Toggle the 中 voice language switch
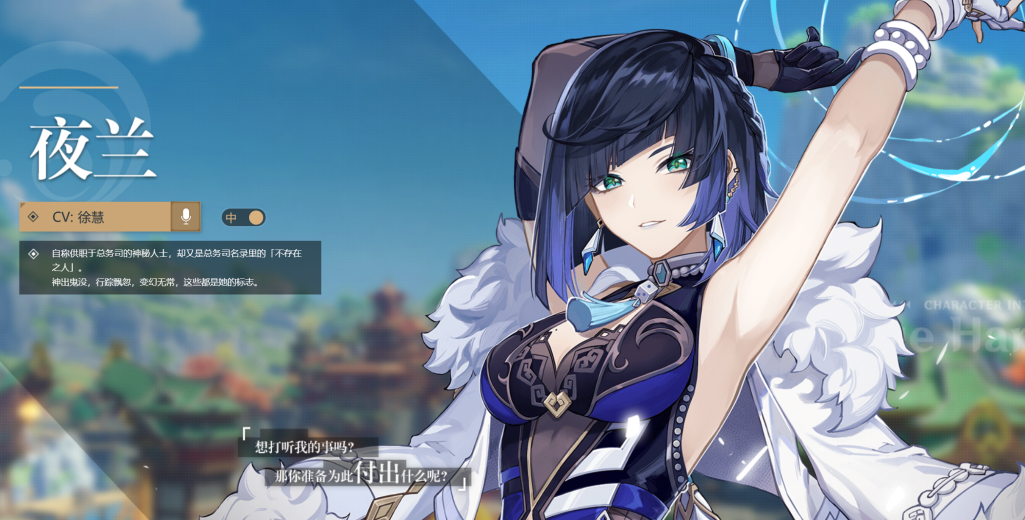 tap(243, 217)
